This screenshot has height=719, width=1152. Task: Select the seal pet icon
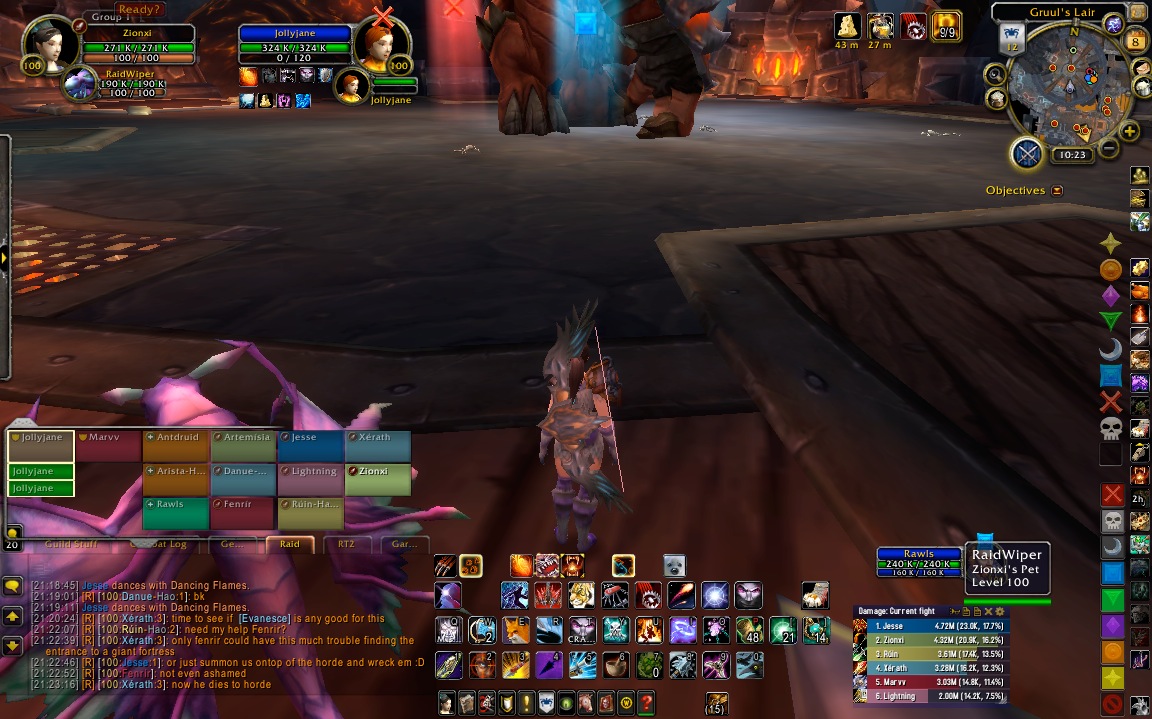coord(674,565)
